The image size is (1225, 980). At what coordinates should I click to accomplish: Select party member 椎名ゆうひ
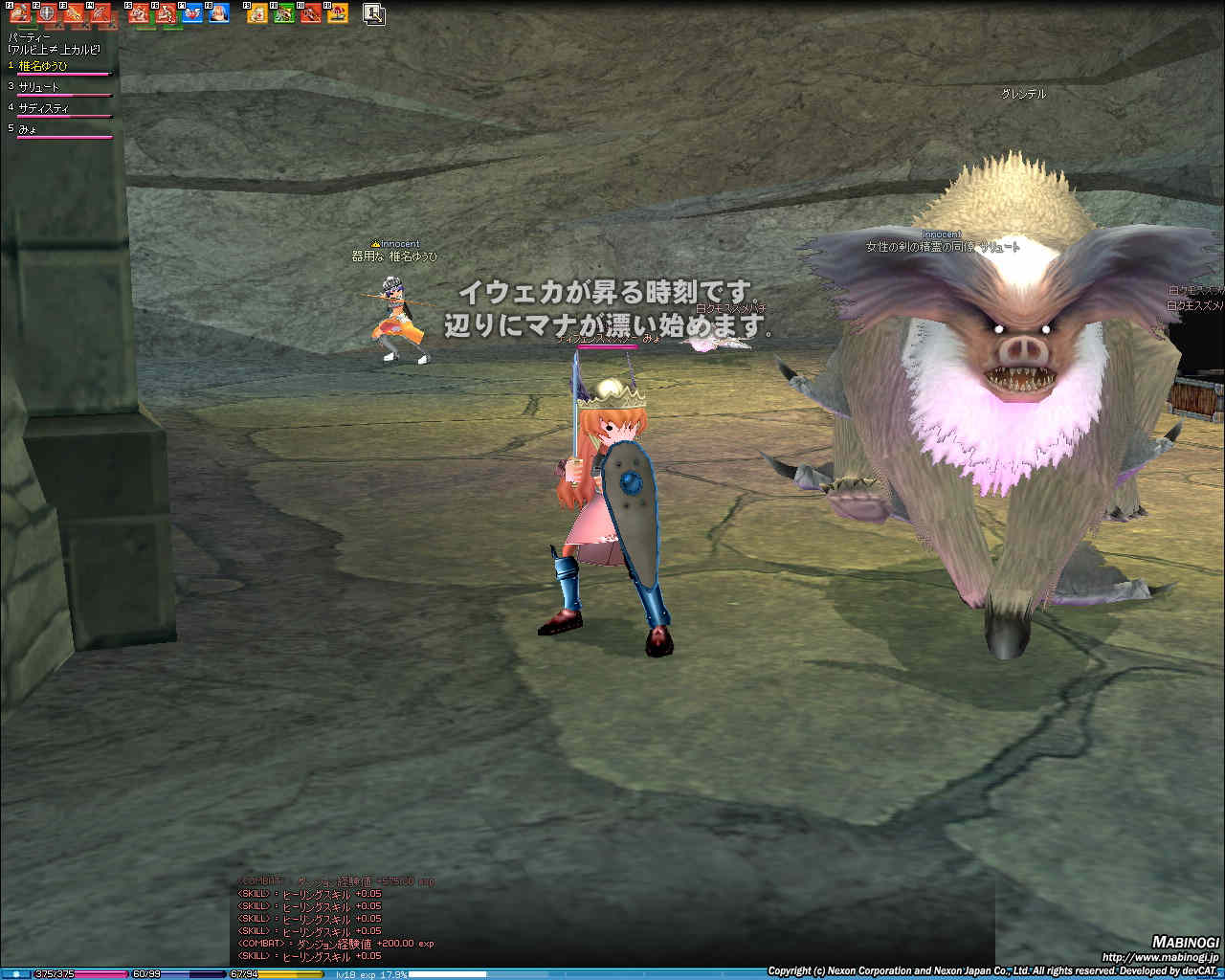coord(43,66)
